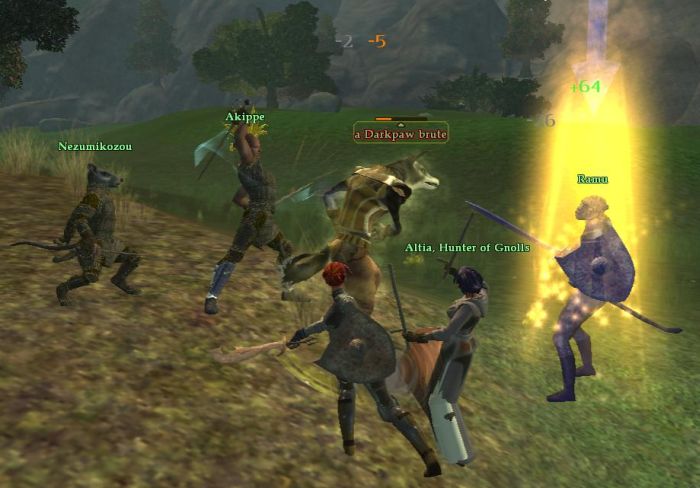Image resolution: width=700 pixels, height=488 pixels.
Task: Select the Ramu player name label
Action: coord(592,179)
